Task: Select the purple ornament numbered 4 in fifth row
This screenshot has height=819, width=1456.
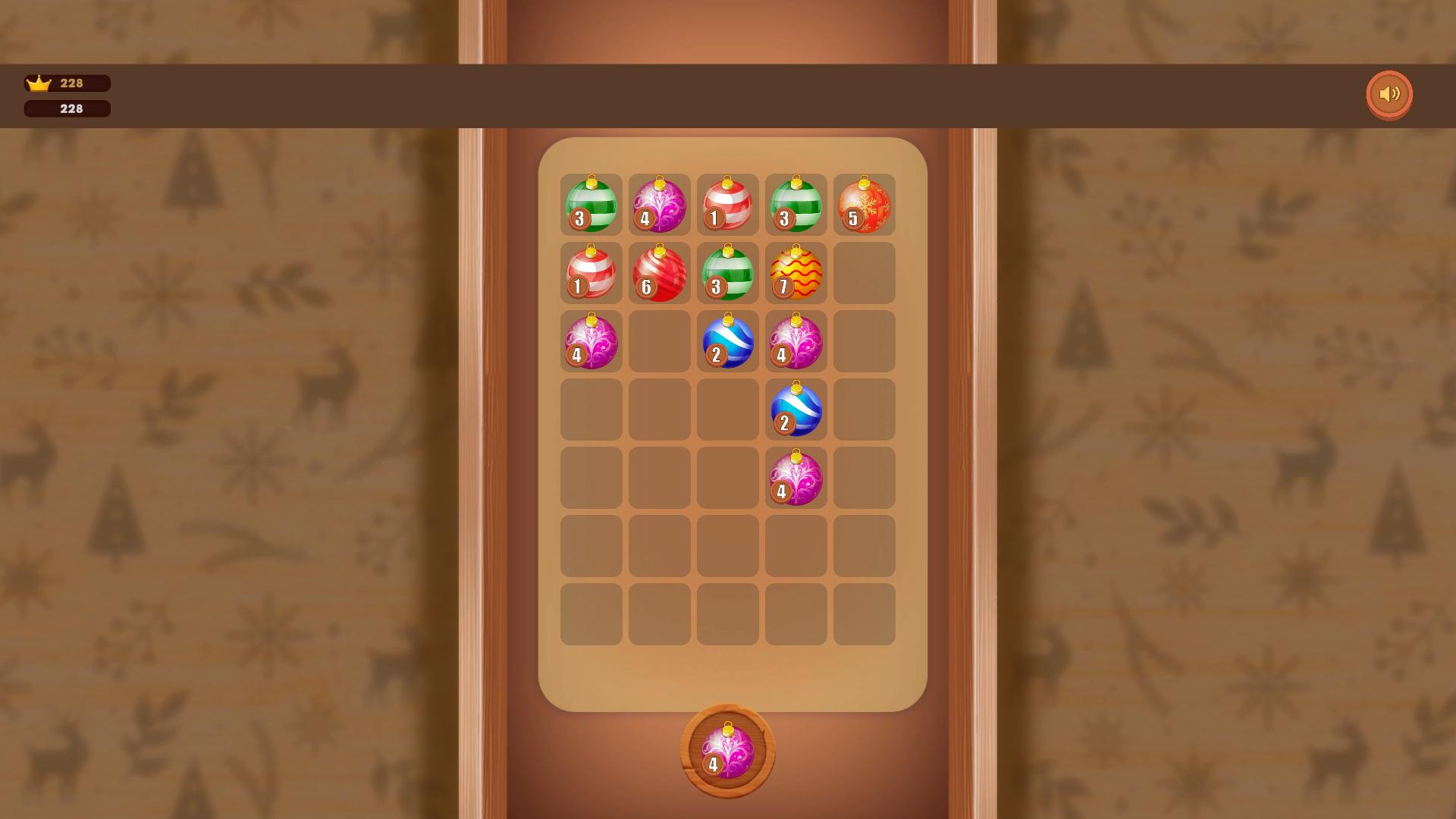Action: [795, 478]
